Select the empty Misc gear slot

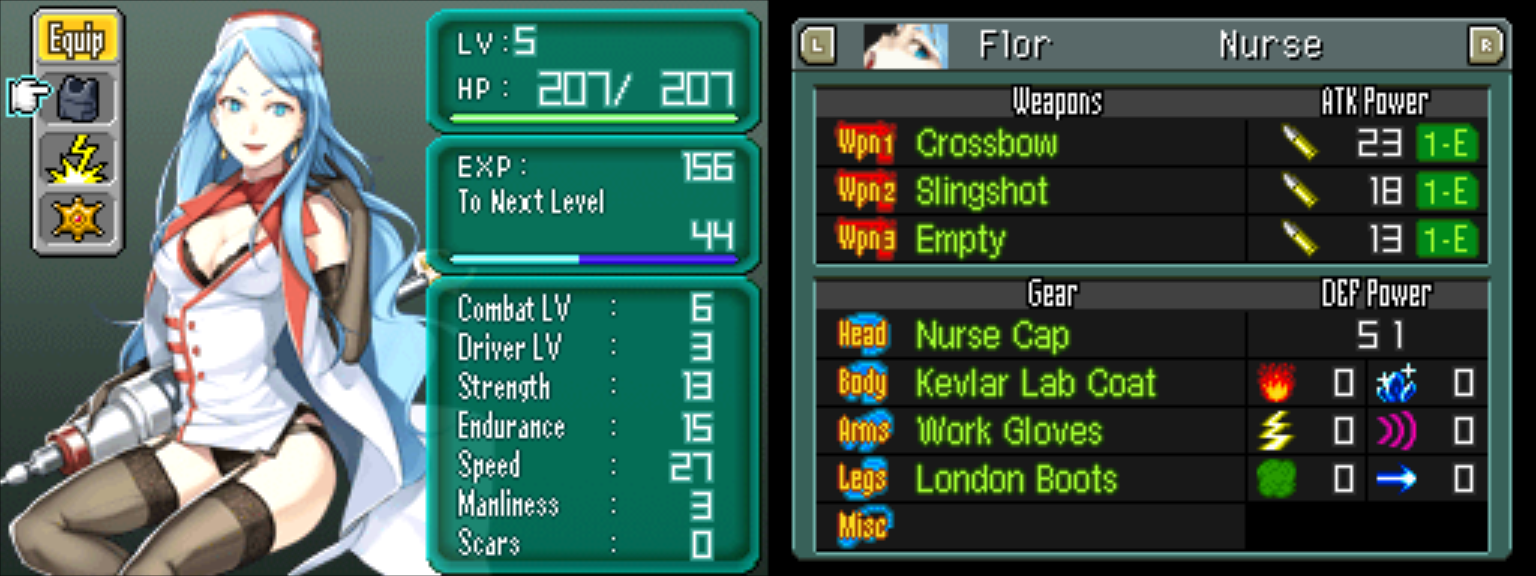tap(1030, 526)
